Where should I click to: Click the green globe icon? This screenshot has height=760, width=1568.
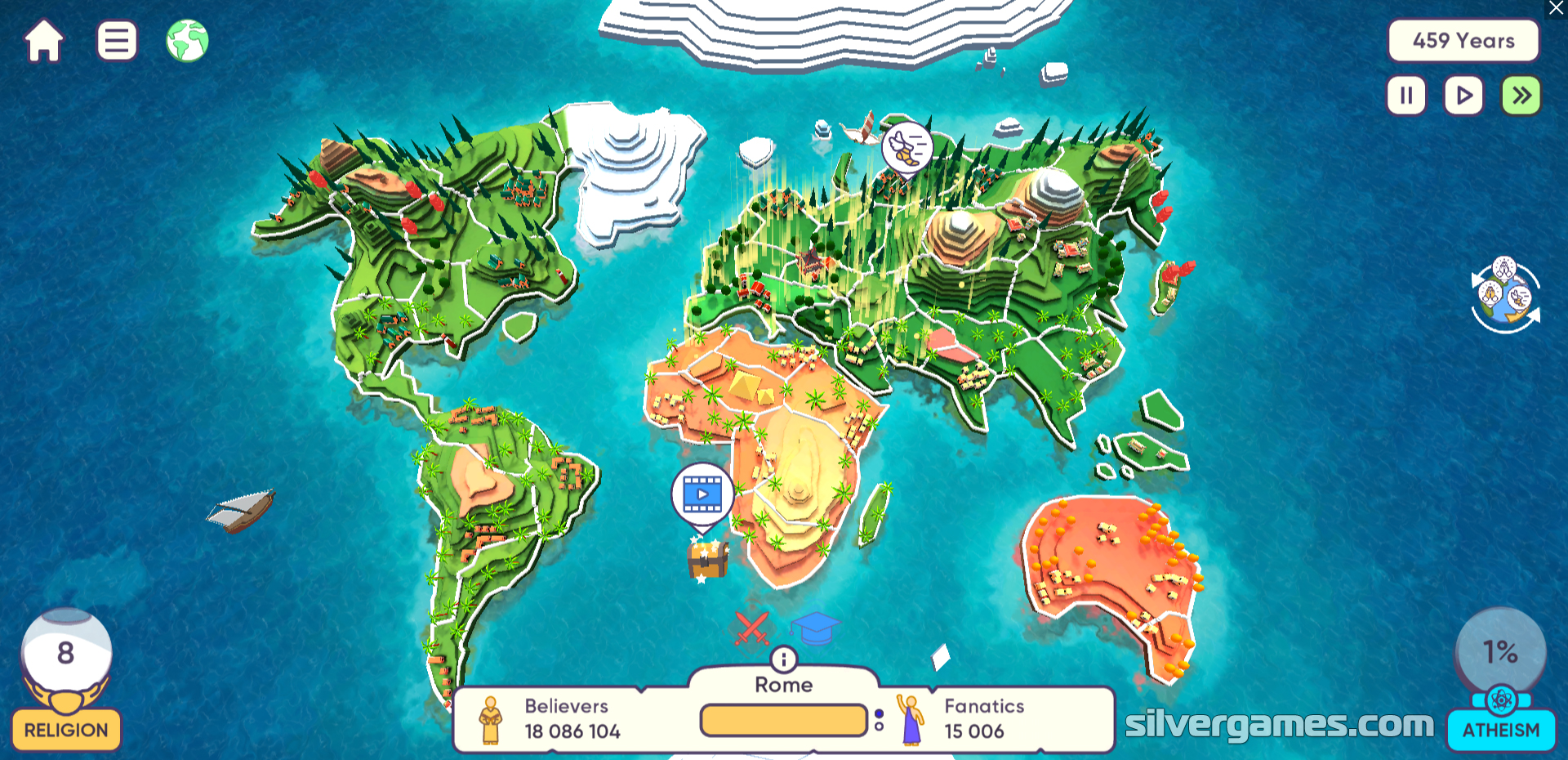click(x=187, y=41)
